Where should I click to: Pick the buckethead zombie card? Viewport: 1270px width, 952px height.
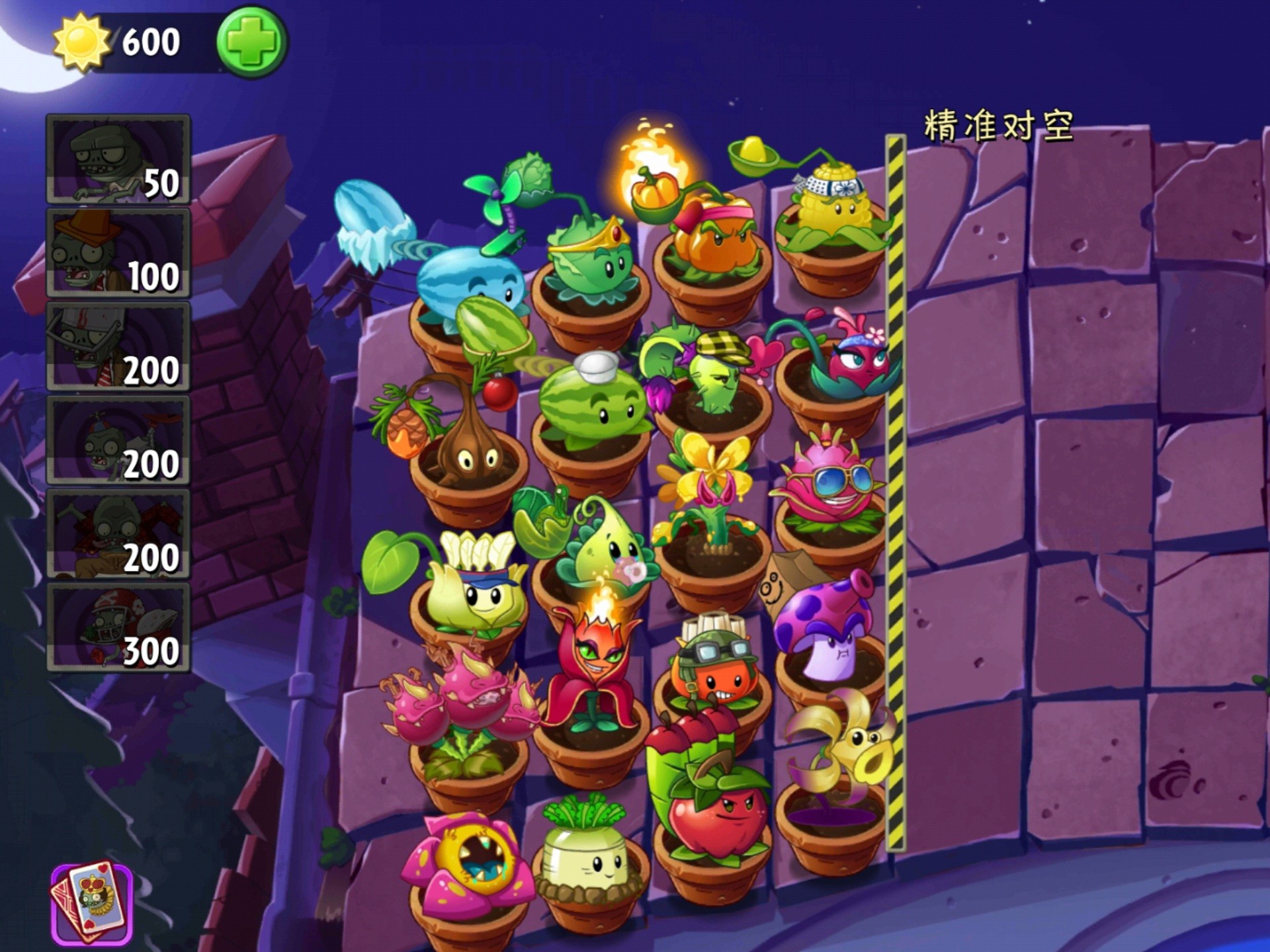[118, 346]
